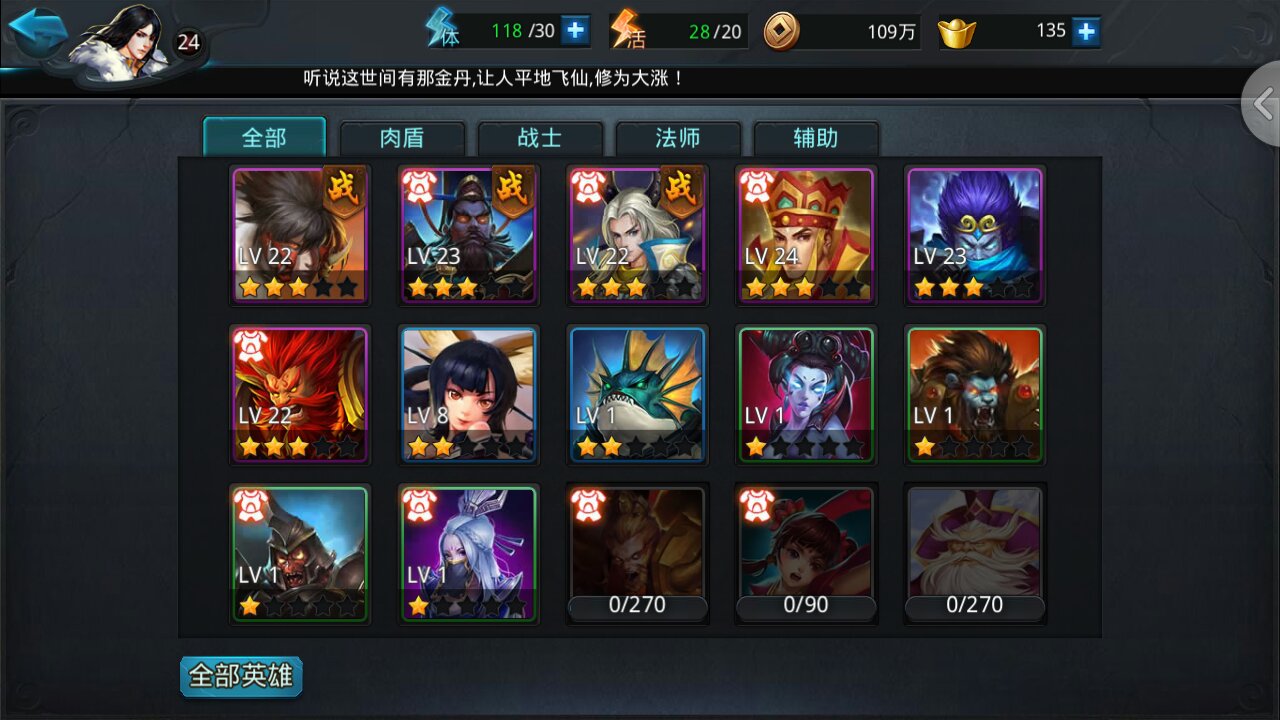Screen dimensions: 1280x720
Task: Click the orange activity (活) bolt icon
Action: click(x=627, y=29)
